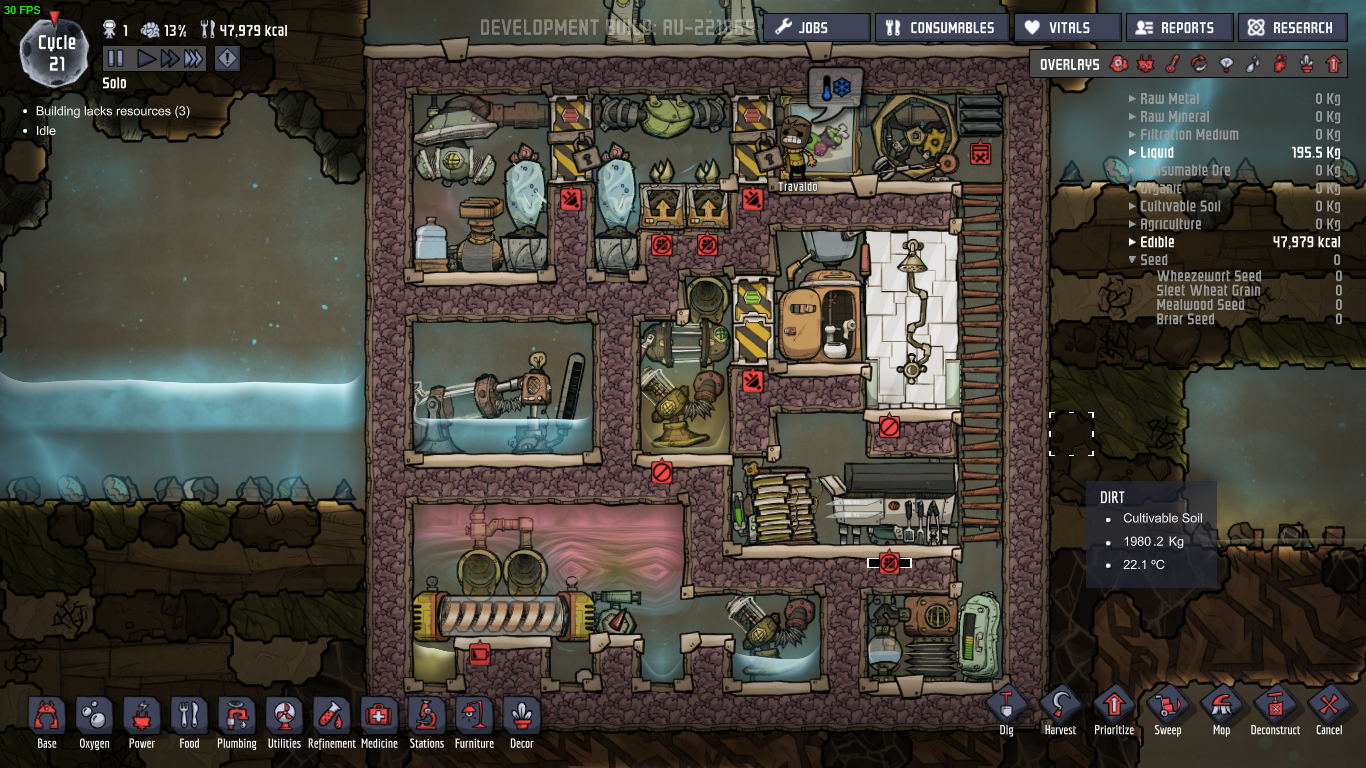Open the Oxygen build category

pos(94,722)
